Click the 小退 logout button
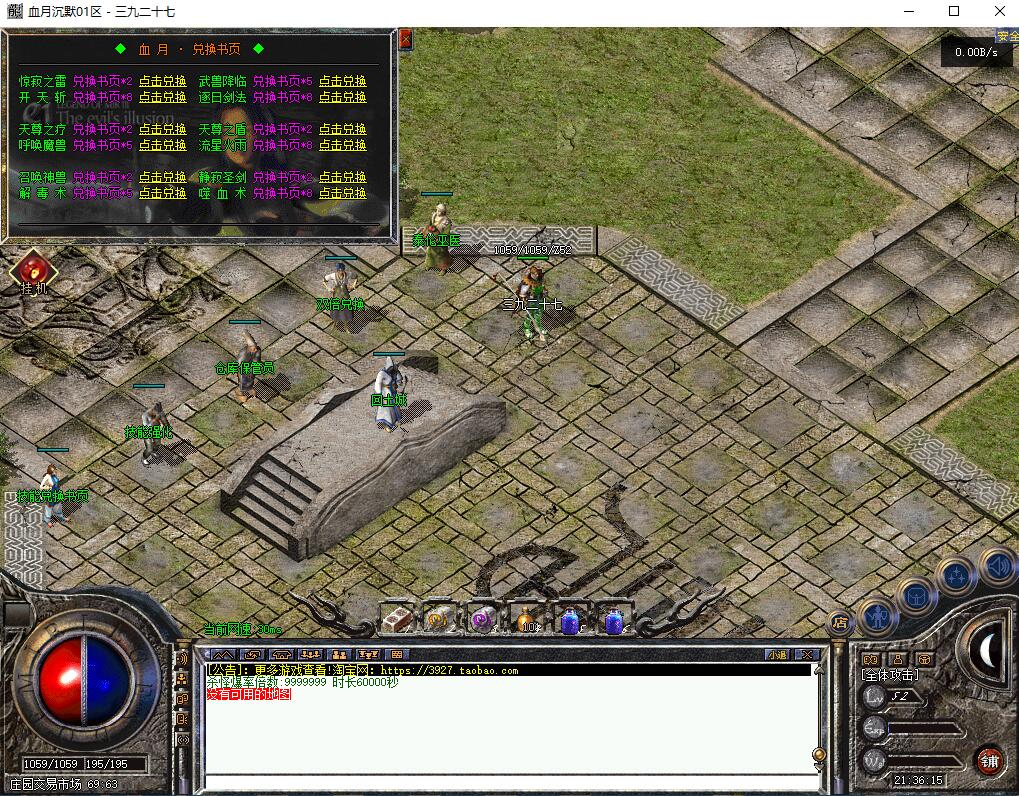This screenshot has height=796, width=1019. point(777,655)
